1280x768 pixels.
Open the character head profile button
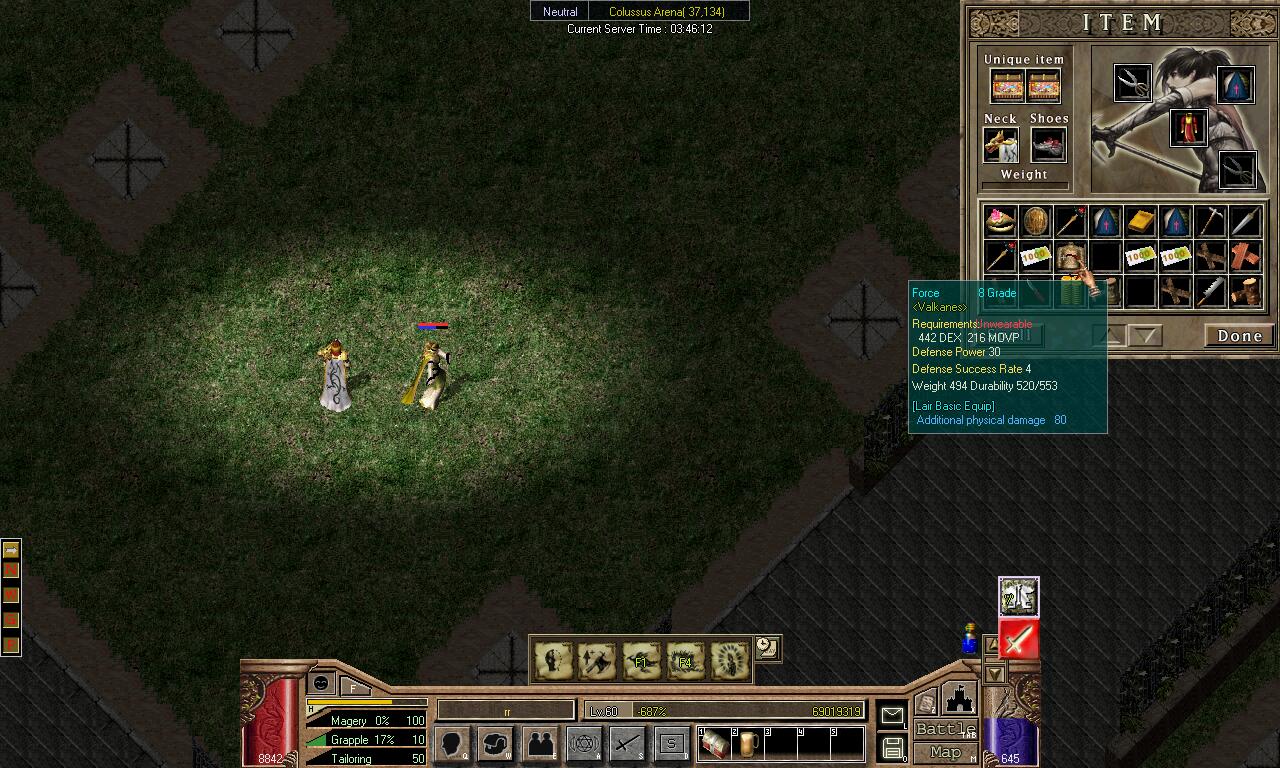[x=452, y=743]
